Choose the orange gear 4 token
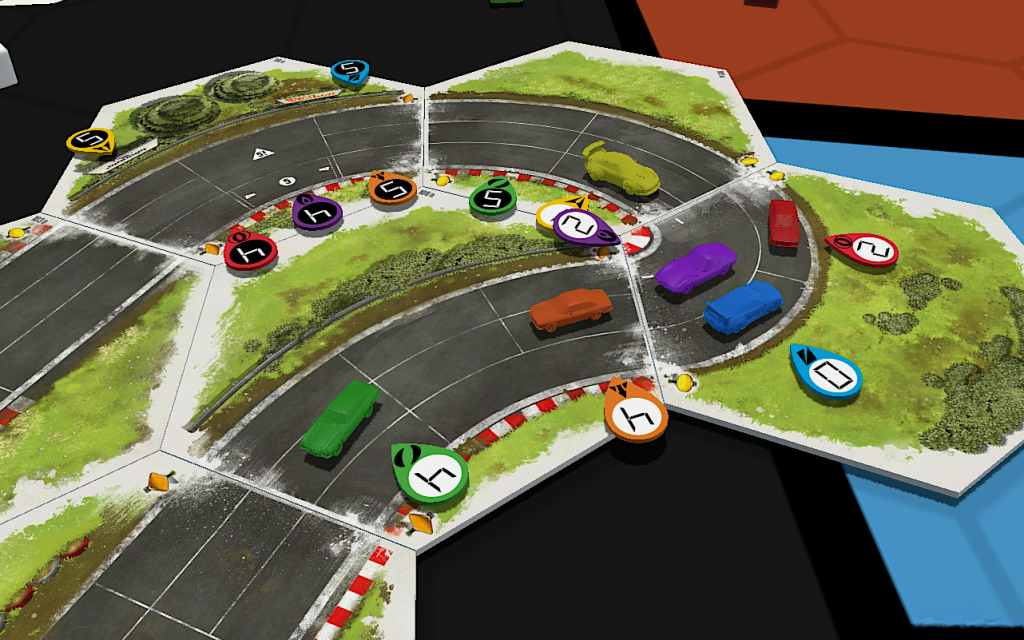The width and height of the screenshot is (1024, 640). pyautogui.click(x=636, y=413)
